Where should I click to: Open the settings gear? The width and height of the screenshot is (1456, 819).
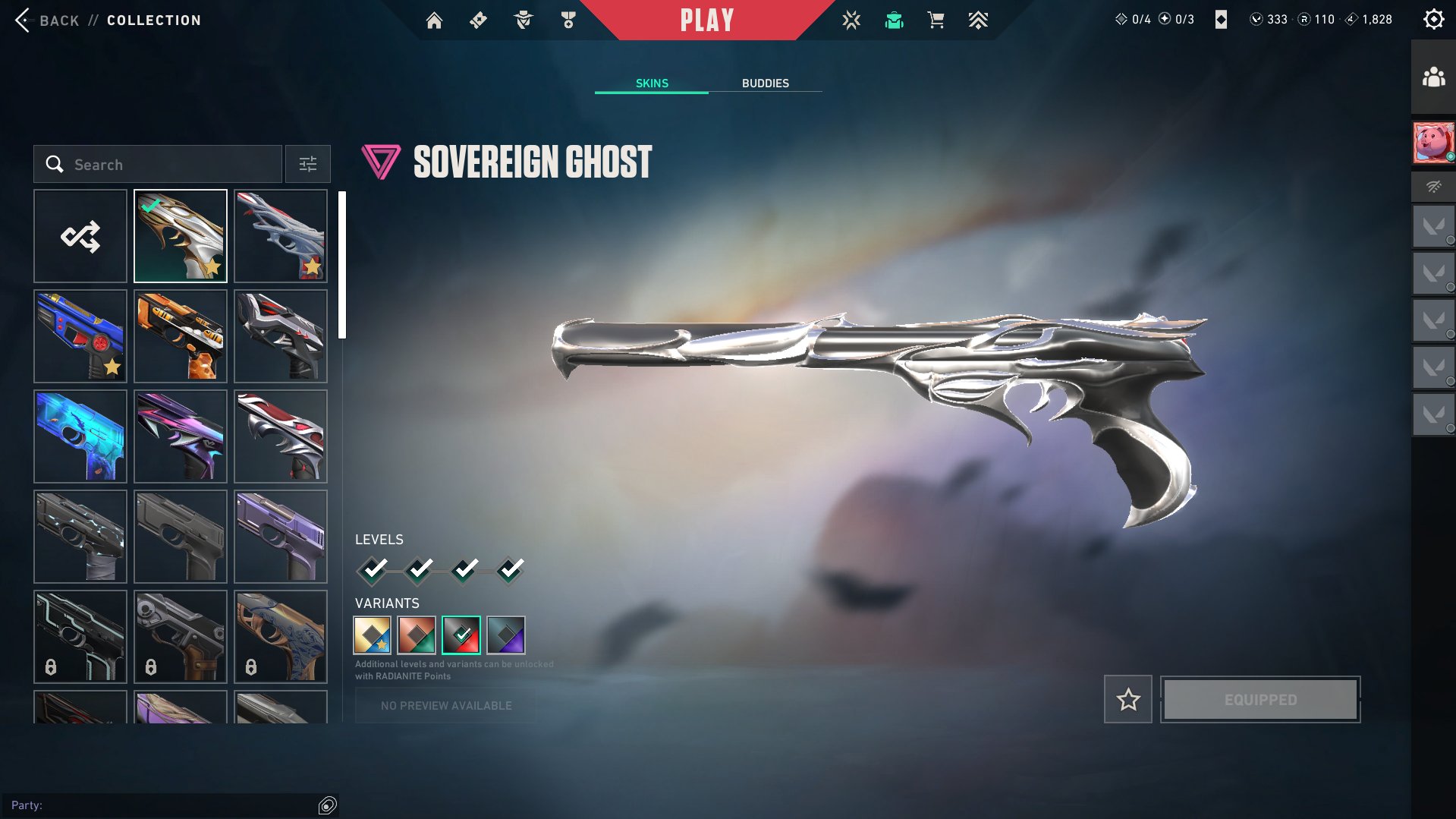coord(1433,20)
